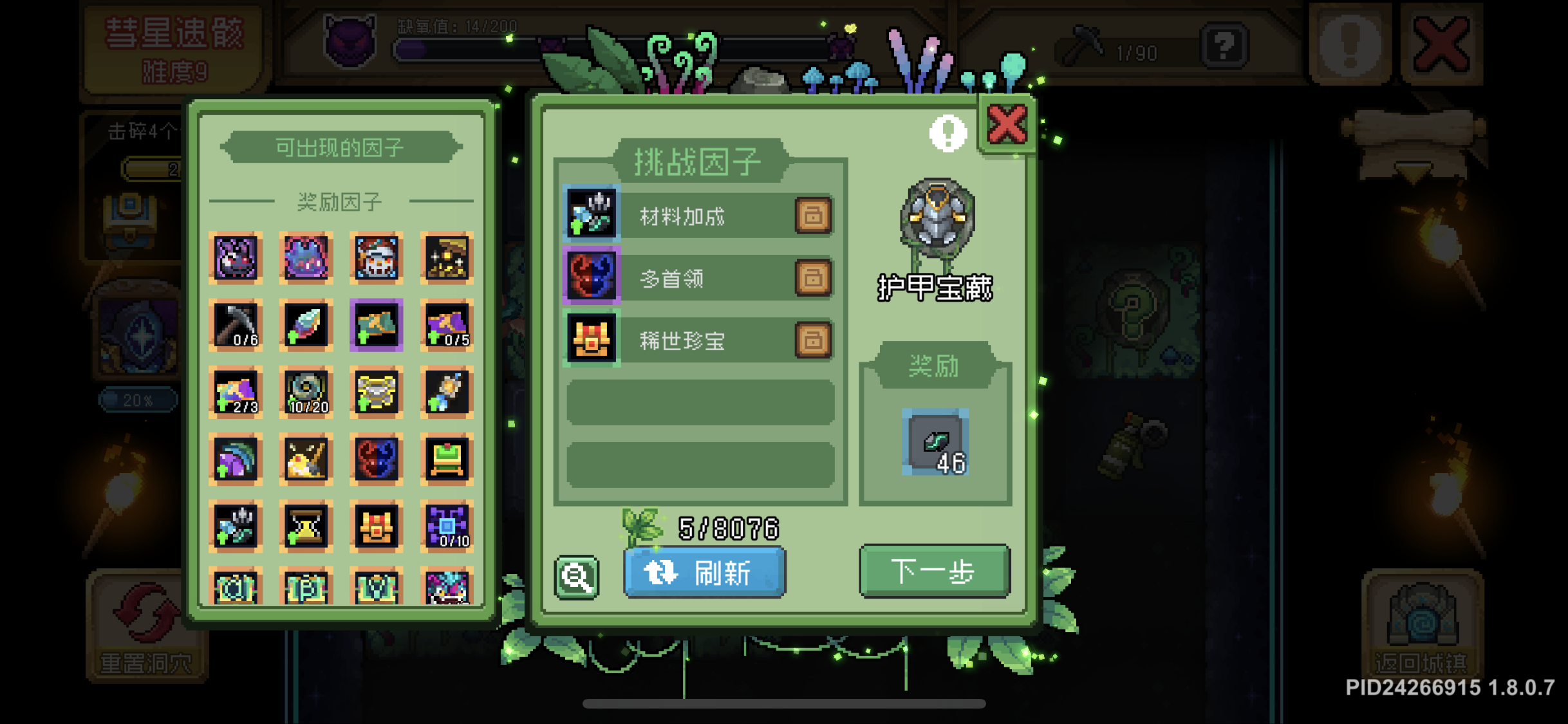Select the hourglass reward factor icon

[306, 526]
